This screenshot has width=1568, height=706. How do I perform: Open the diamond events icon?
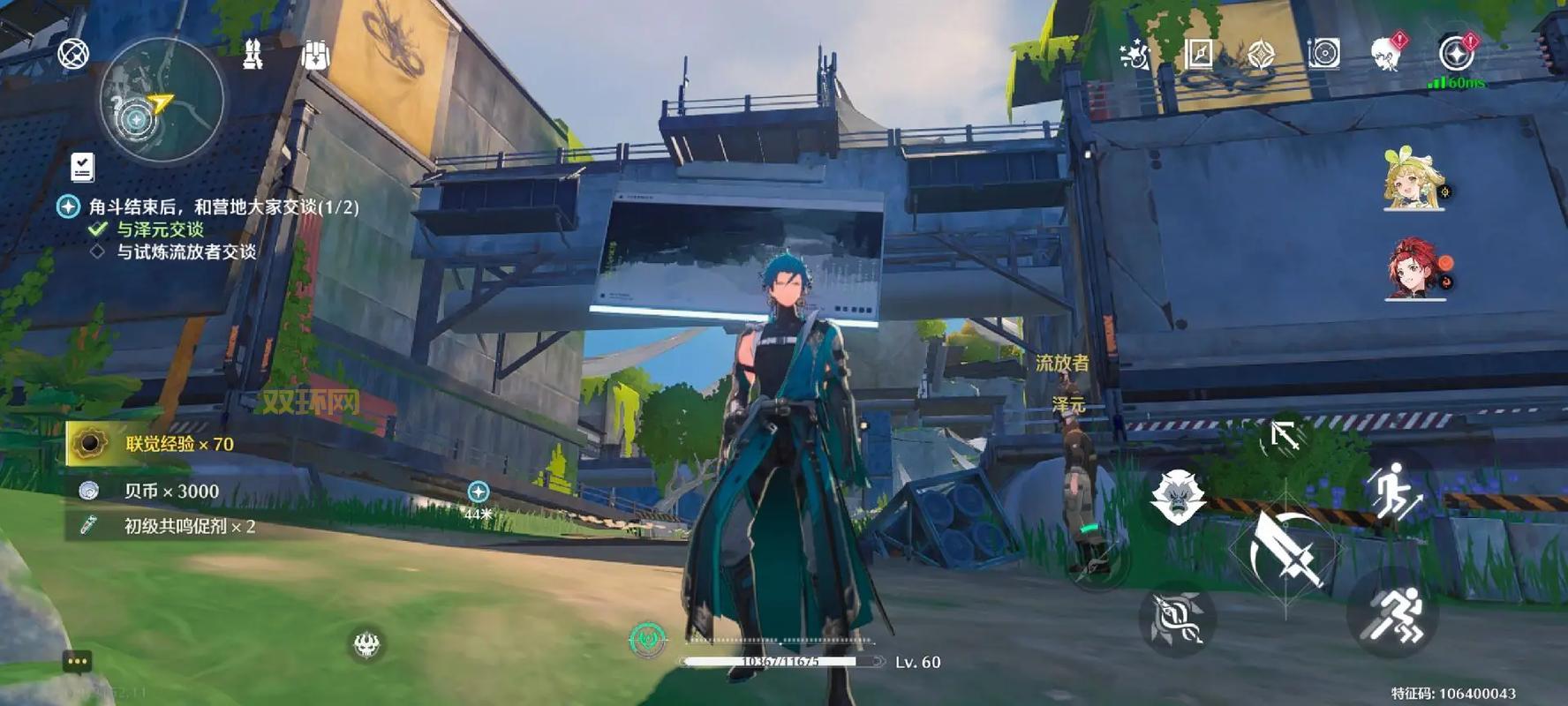tap(1261, 55)
